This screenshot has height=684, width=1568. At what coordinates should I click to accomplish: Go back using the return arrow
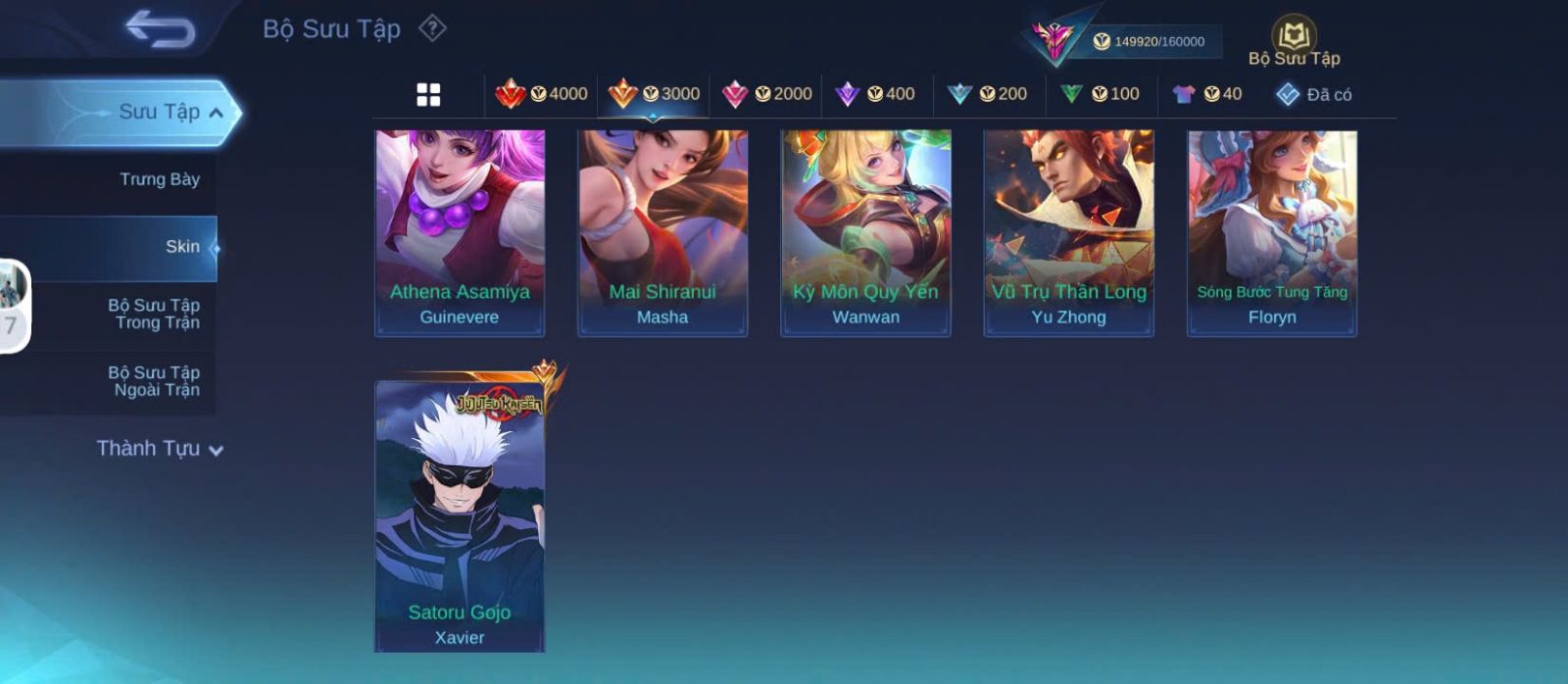click(160, 29)
